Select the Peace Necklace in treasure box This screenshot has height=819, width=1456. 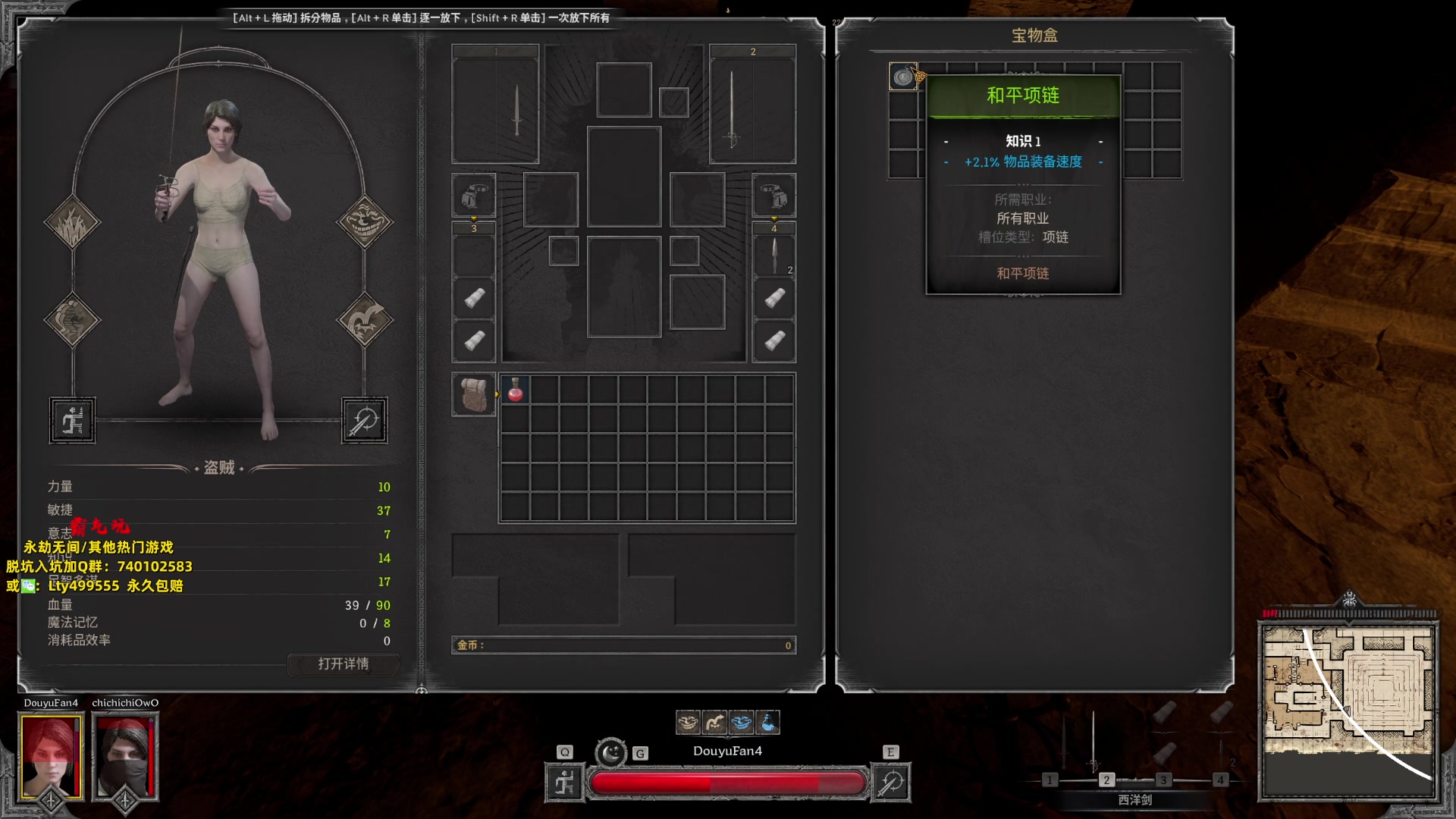click(x=903, y=77)
